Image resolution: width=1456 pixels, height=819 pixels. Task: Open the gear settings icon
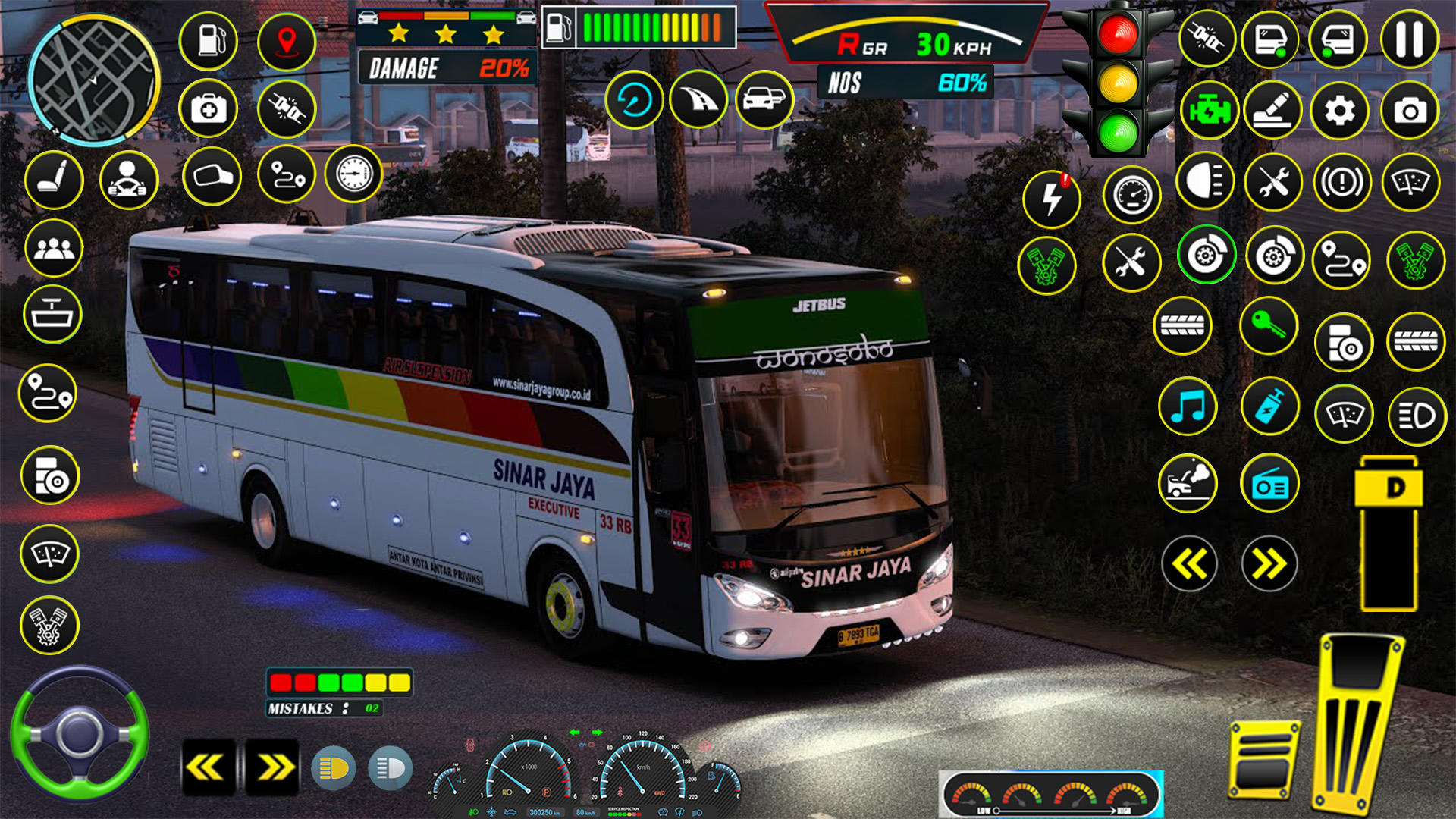coord(1339,111)
